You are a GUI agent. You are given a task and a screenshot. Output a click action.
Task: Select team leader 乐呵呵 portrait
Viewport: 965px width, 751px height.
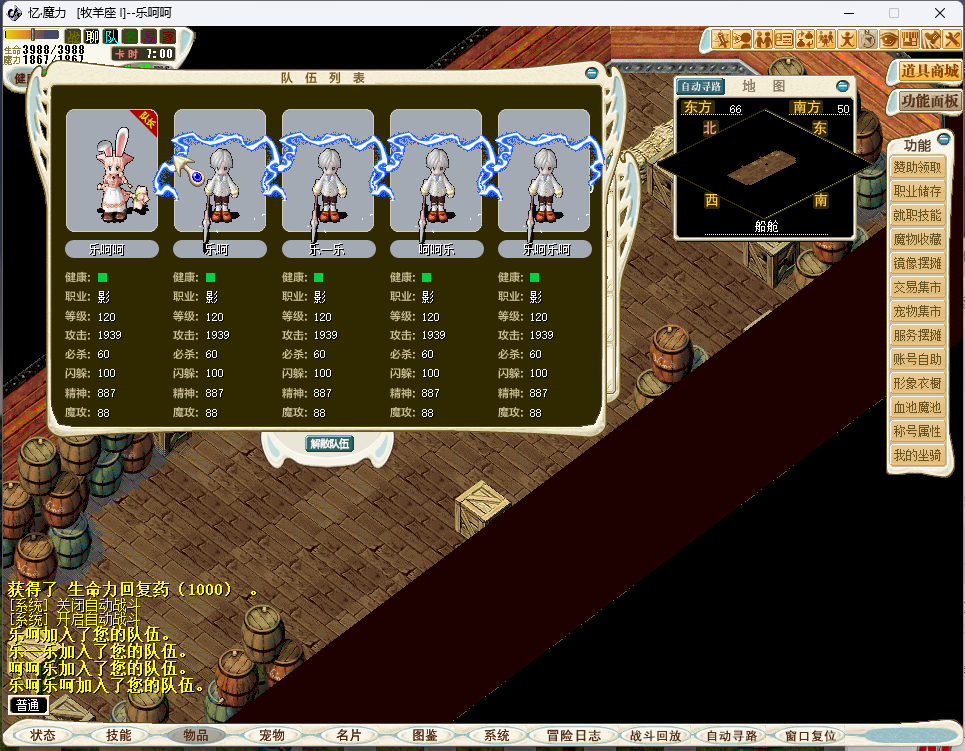(x=112, y=171)
